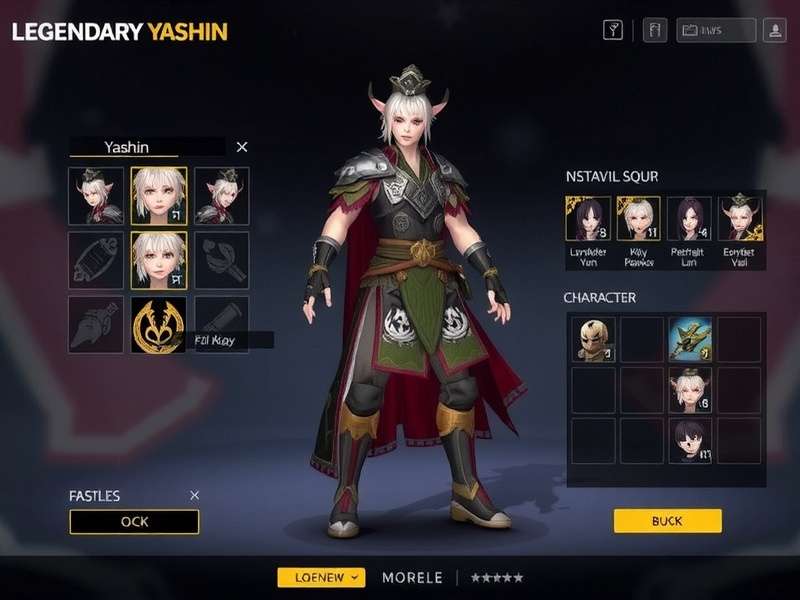This screenshot has height=600, width=800.
Task: Choose squad member Lyndder Yun
Action: [588, 219]
